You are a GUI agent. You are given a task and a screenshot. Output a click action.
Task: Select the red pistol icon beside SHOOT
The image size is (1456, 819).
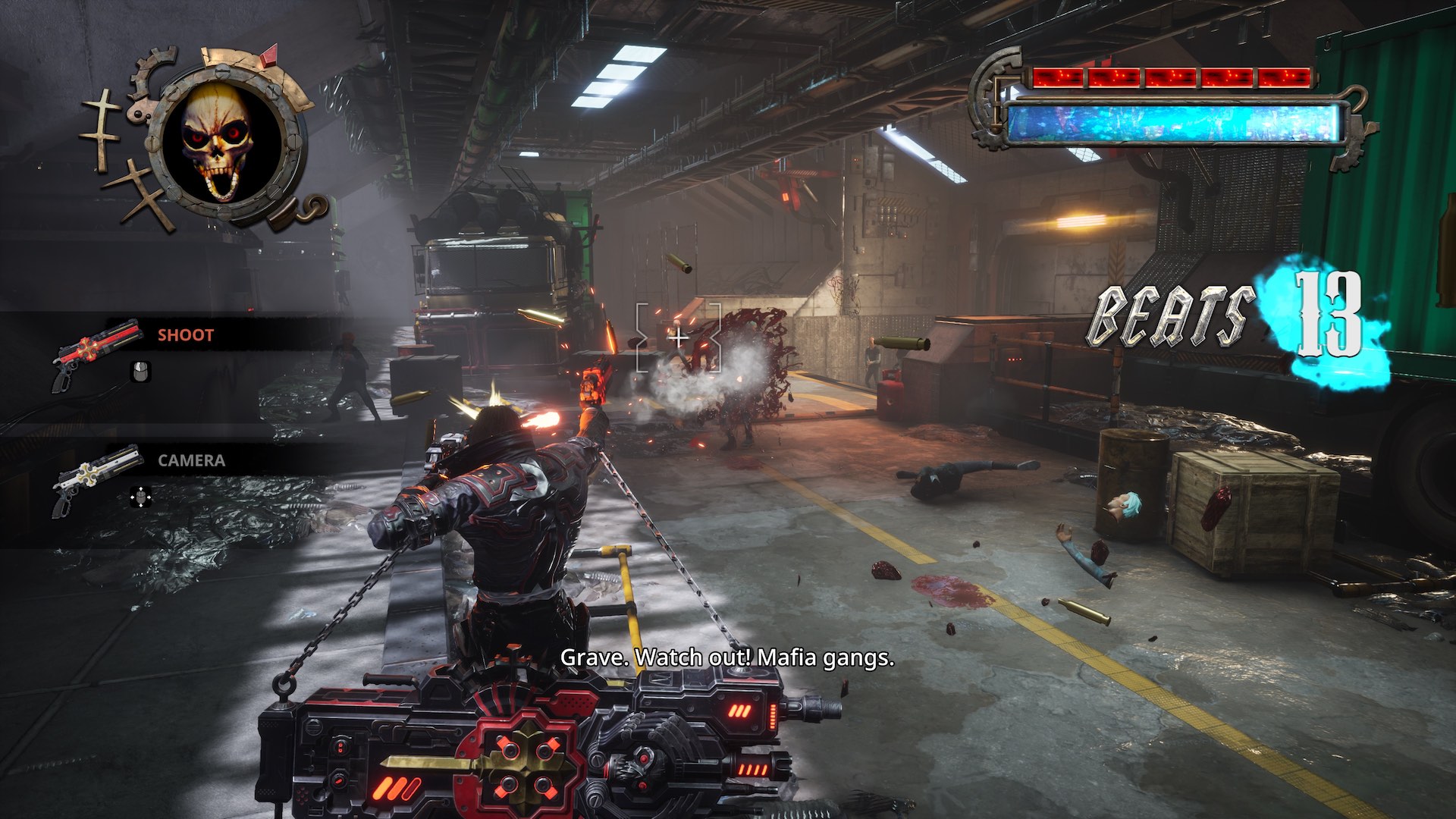coord(96,352)
